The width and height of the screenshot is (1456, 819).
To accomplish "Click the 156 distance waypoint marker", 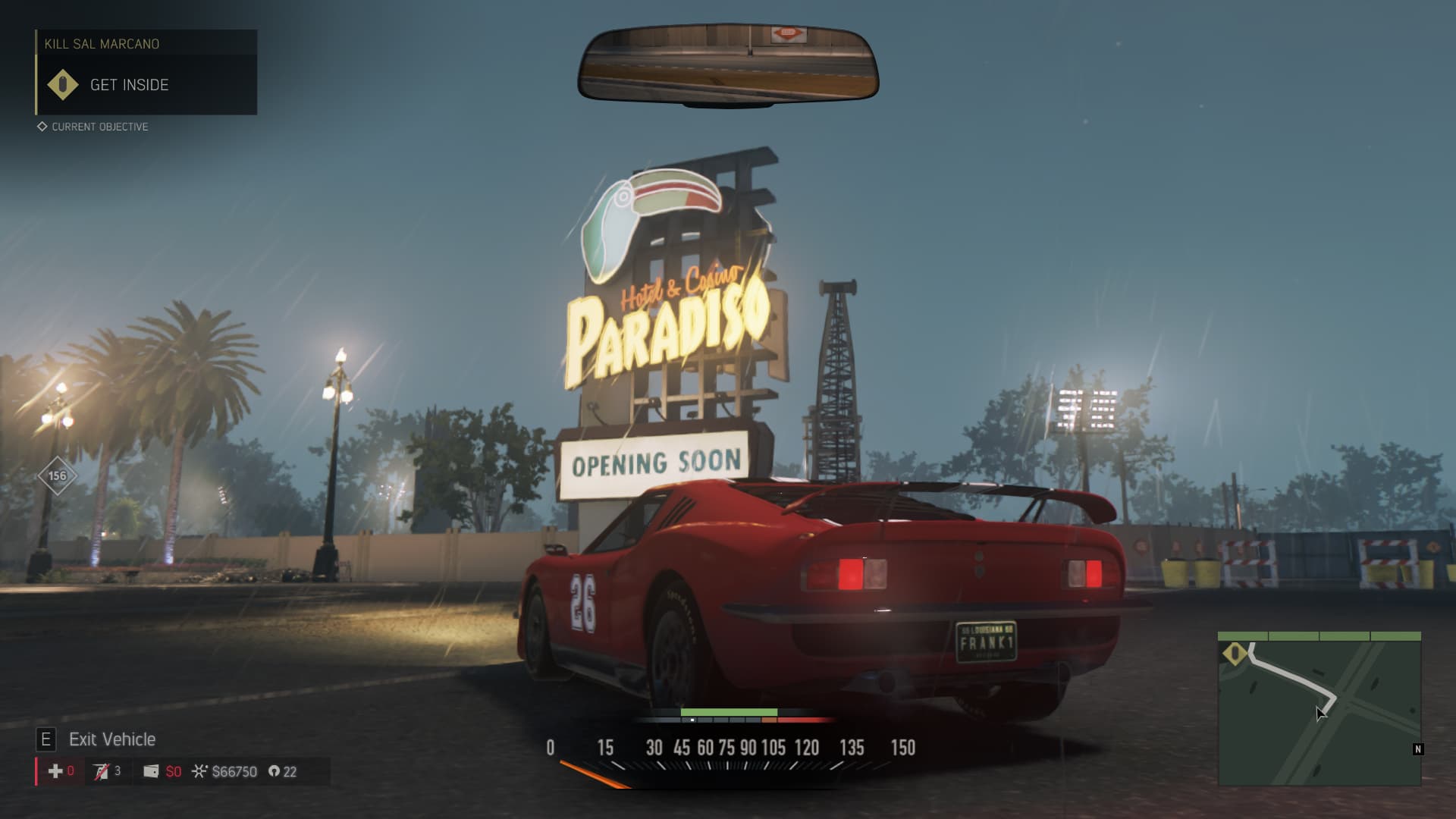I will point(58,476).
